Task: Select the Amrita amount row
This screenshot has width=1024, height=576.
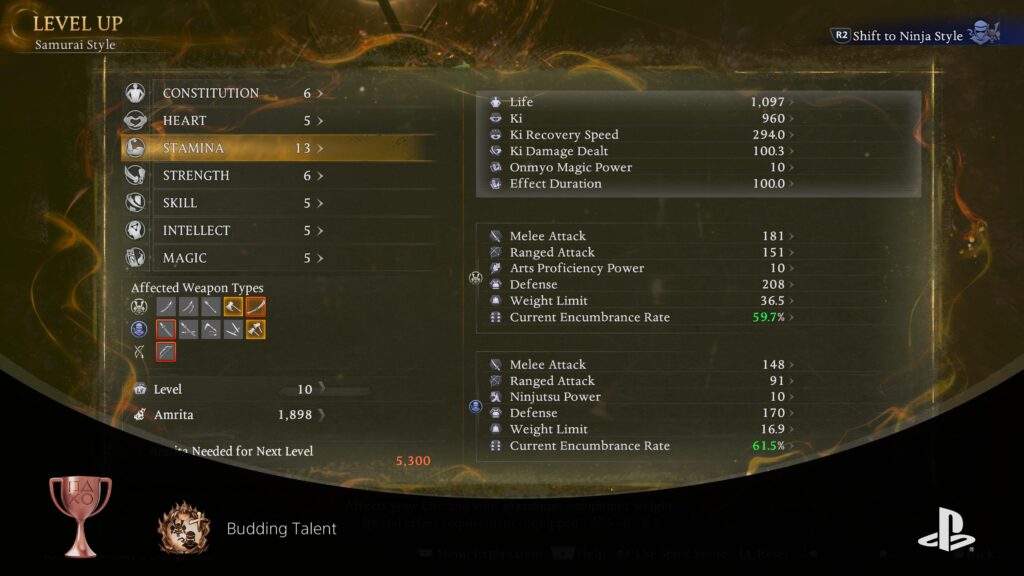Action: click(225, 414)
